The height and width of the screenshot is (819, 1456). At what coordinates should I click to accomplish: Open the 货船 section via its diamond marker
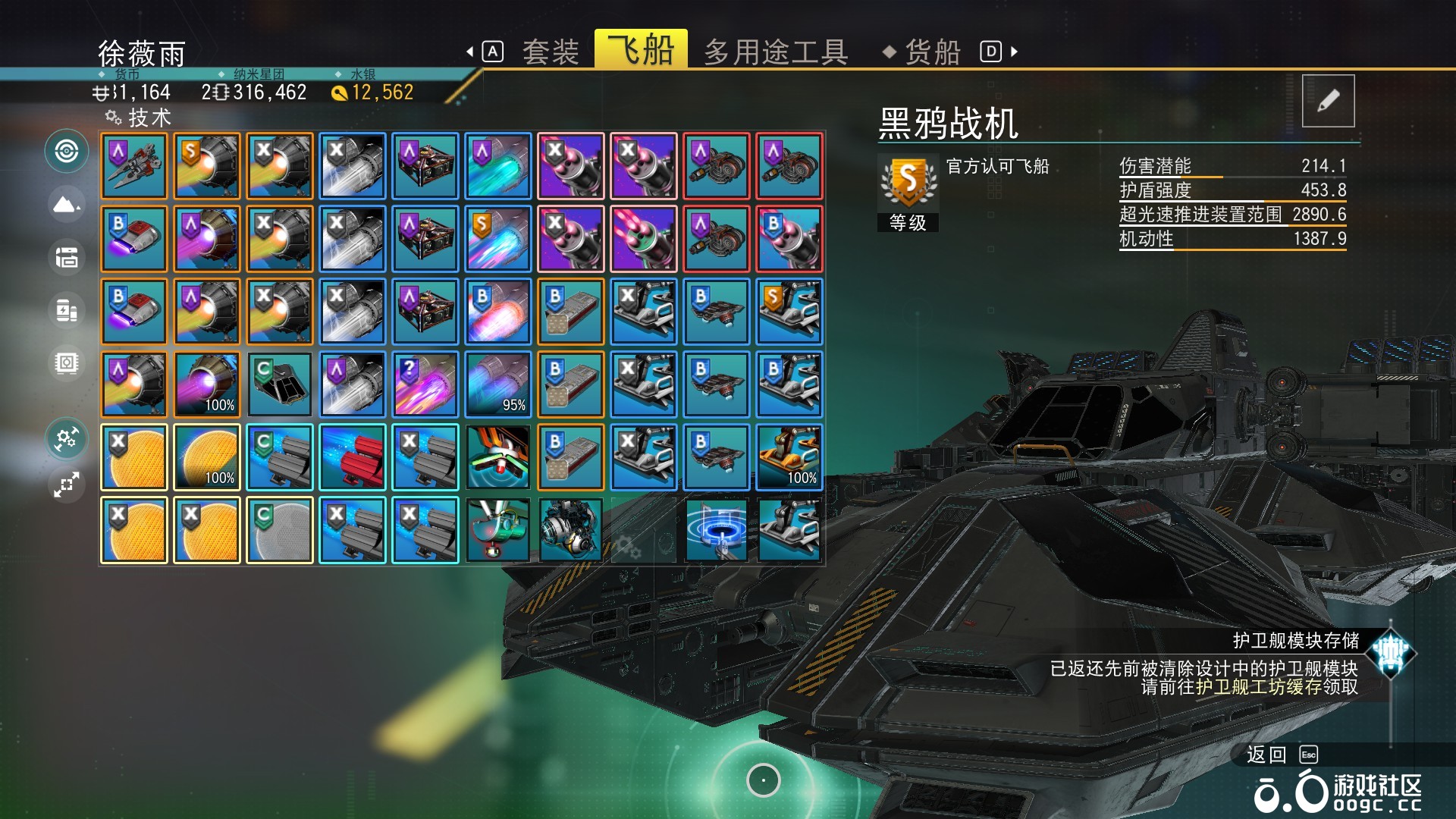(889, 51)
